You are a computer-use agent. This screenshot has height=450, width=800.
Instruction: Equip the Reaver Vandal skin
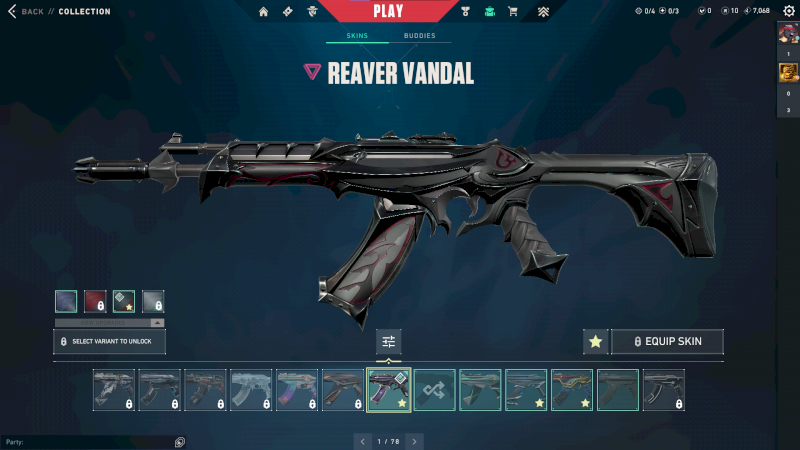click(667, 342)
